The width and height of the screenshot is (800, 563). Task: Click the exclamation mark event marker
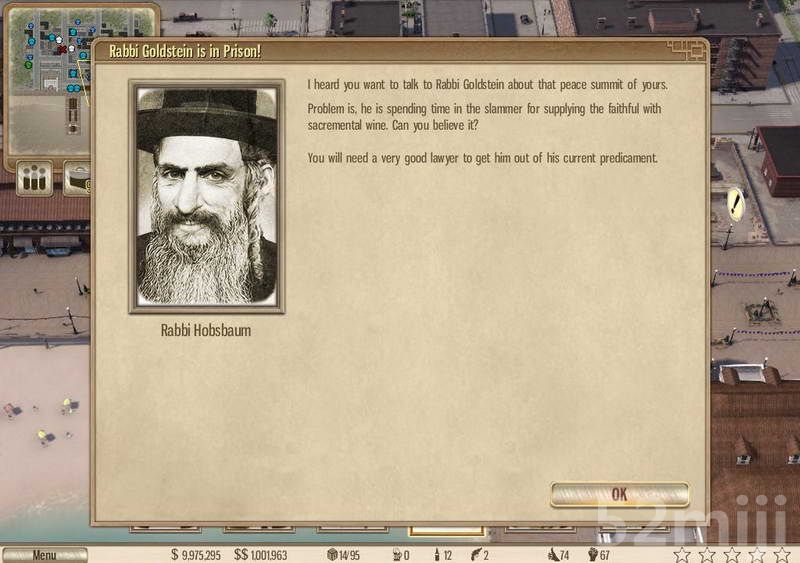click(736, 204)
